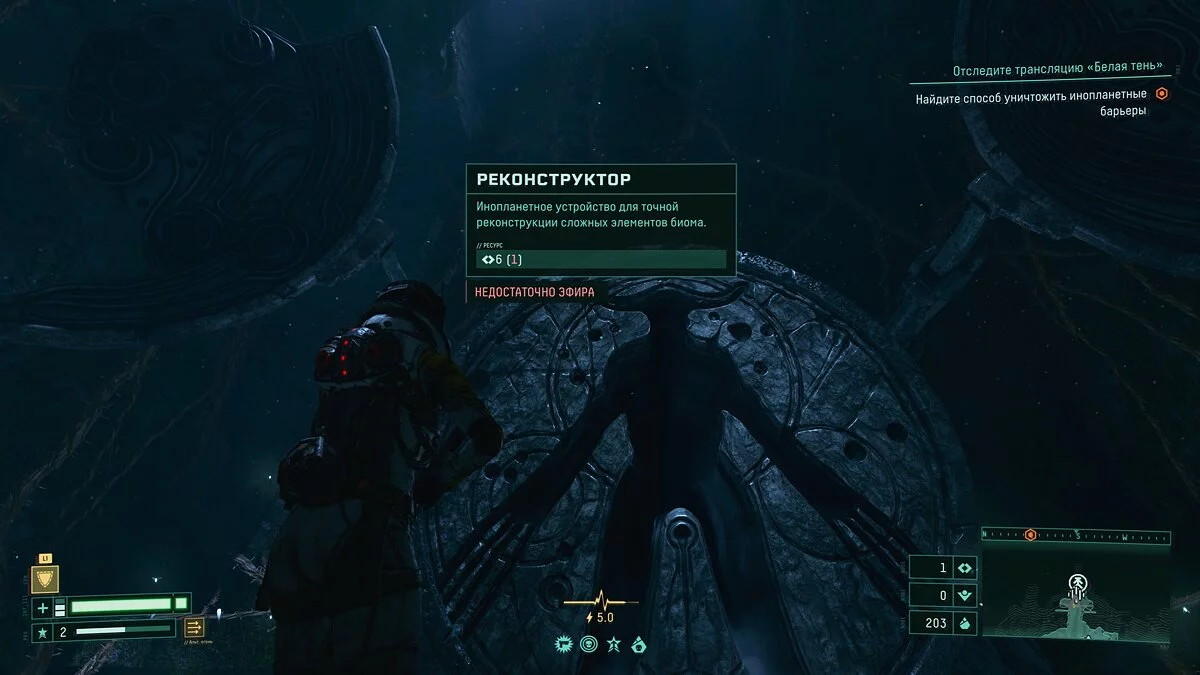Click the star with arrow artifact icon
The height and width of the screenshot is (675, 1200).
coord(614,645)
